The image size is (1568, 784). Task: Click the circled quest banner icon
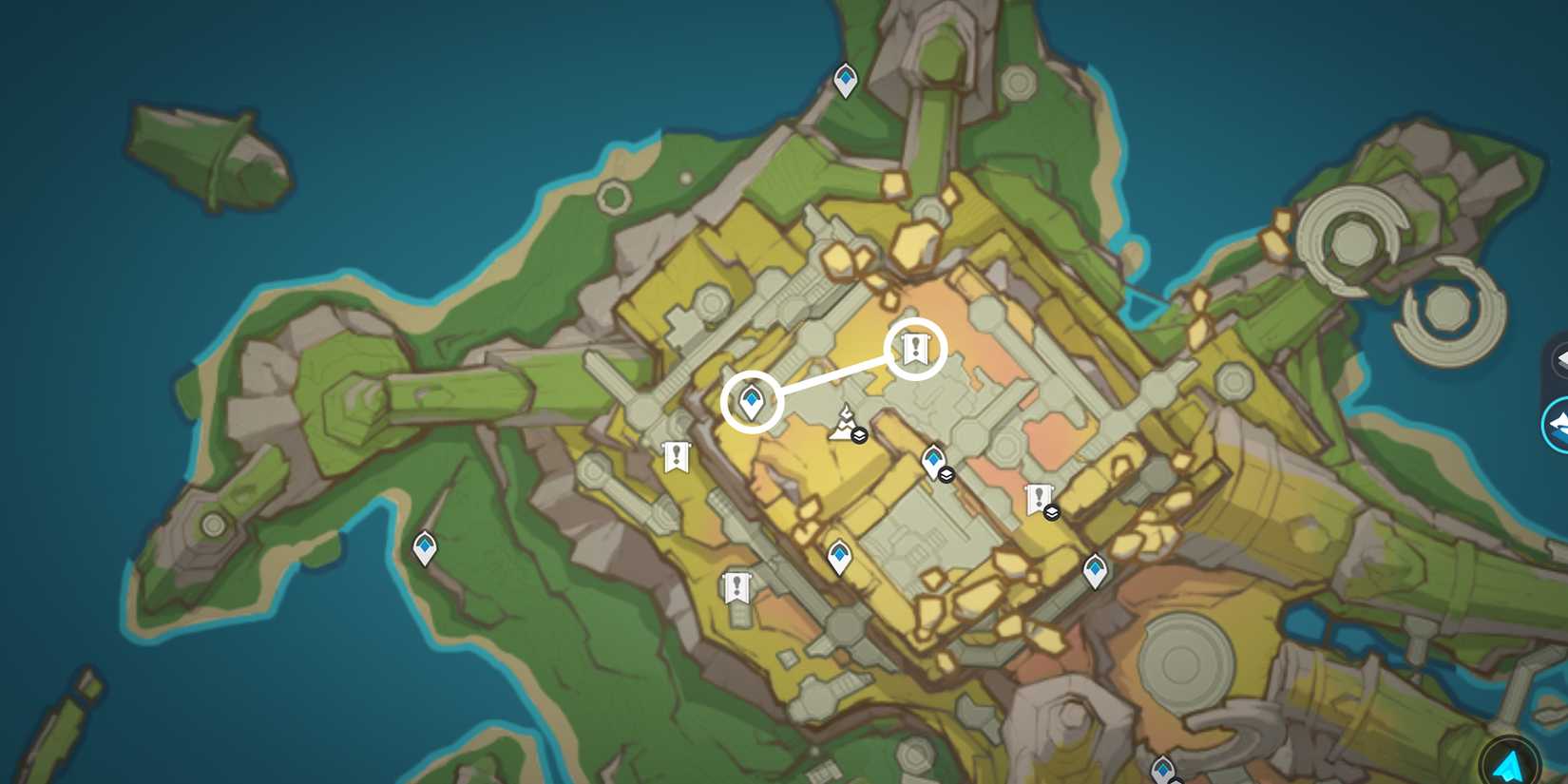[x=914, y=348]
